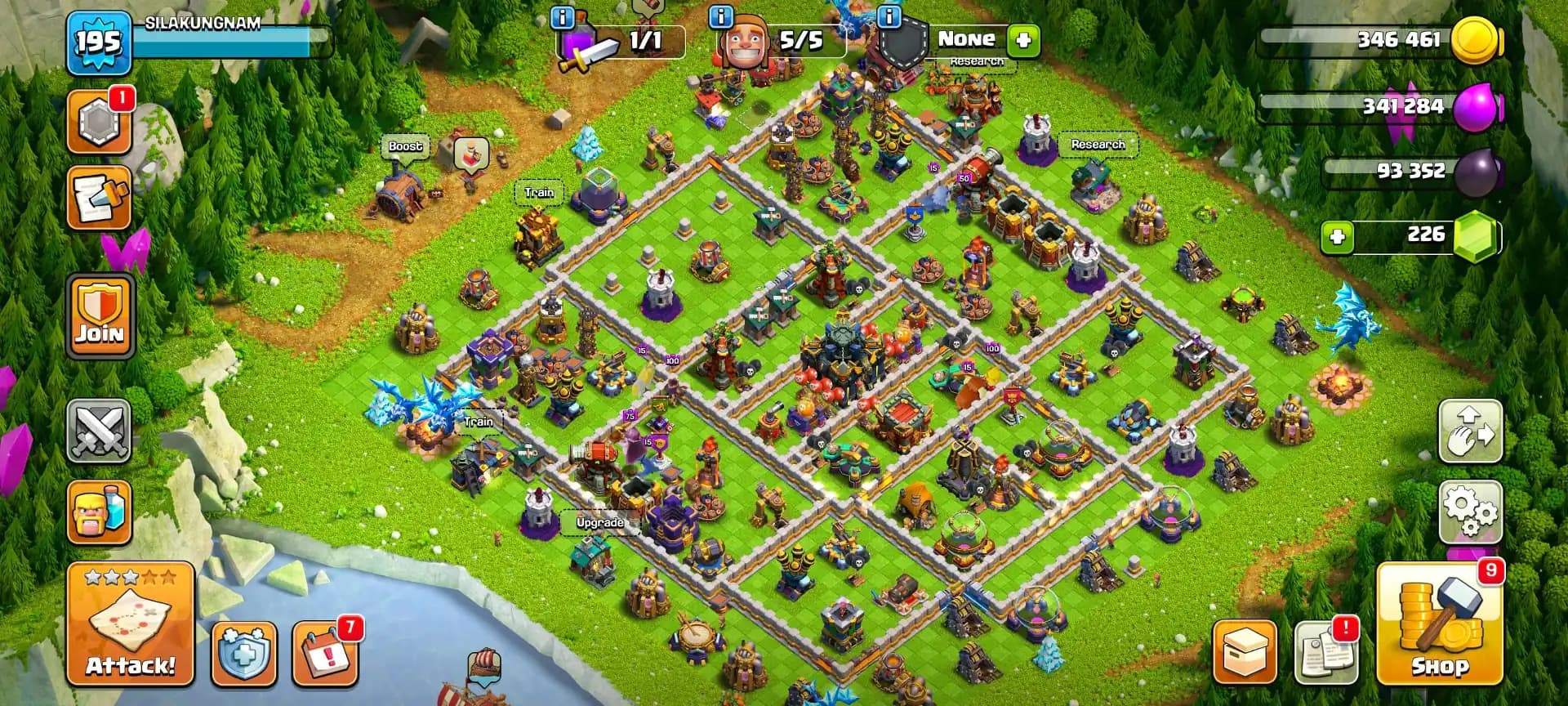The height and width of the screenshot is (706, 1568).
Task: Open the Clan Castle menu
Action: (98, 123)
